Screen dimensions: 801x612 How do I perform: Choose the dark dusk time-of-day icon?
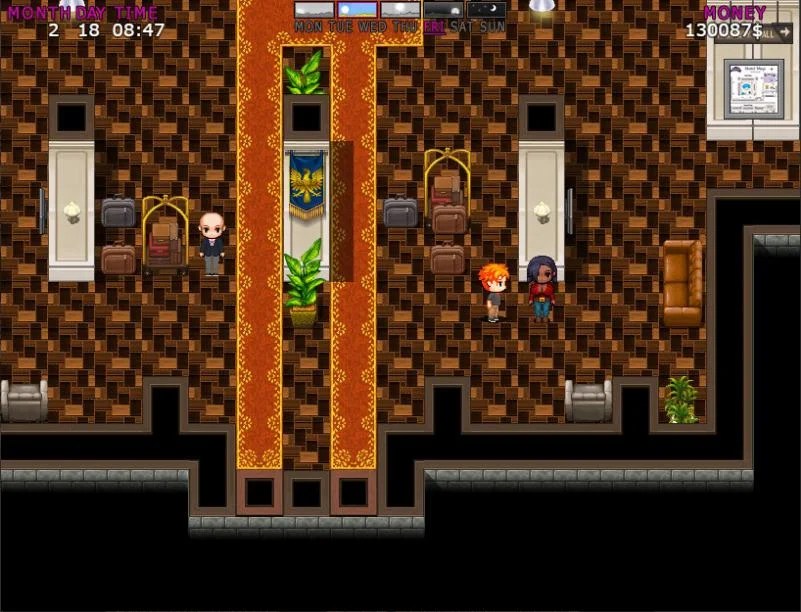[x=443, y=9]
